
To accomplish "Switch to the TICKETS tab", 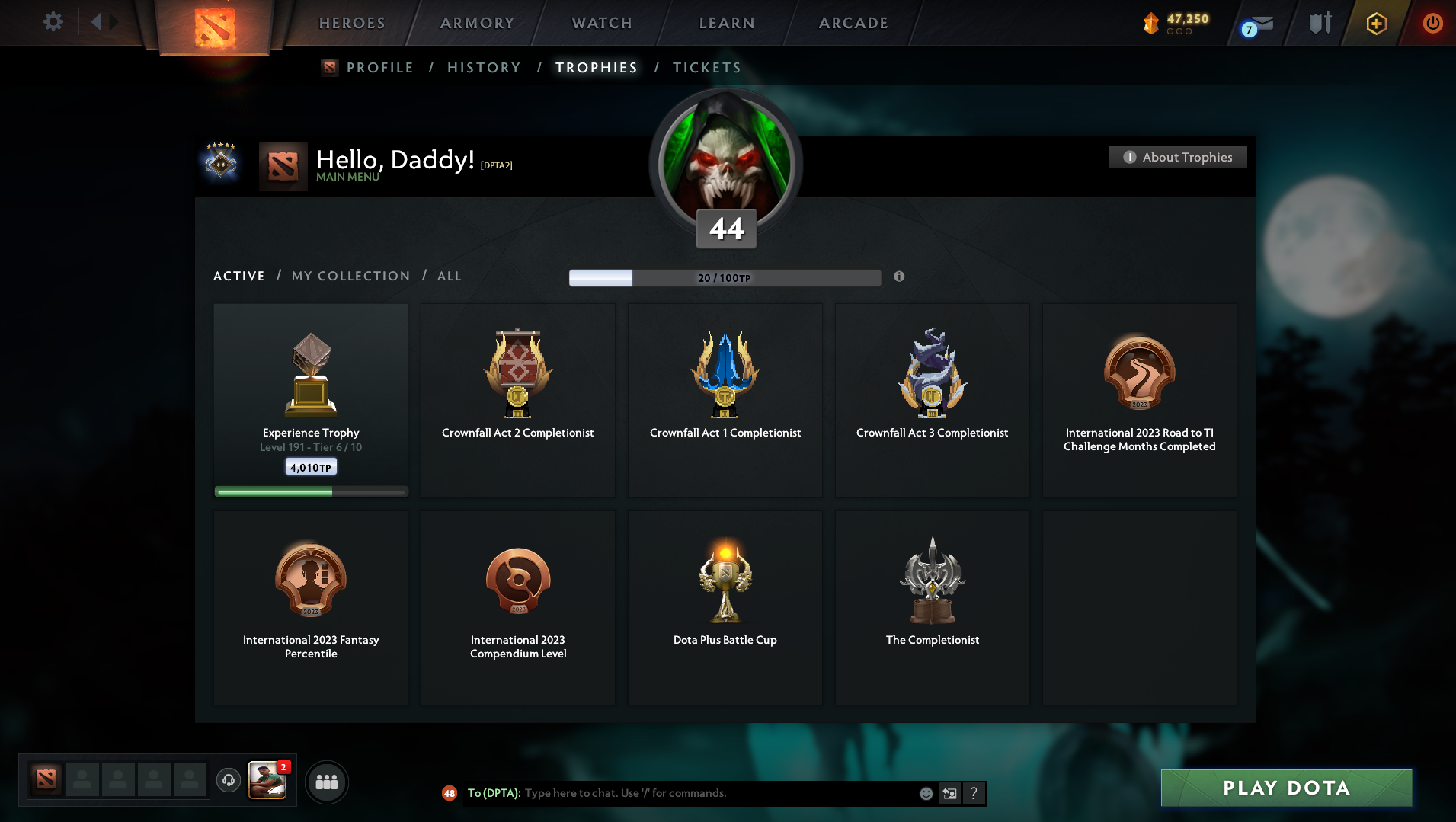I will (x=706, y=67).
